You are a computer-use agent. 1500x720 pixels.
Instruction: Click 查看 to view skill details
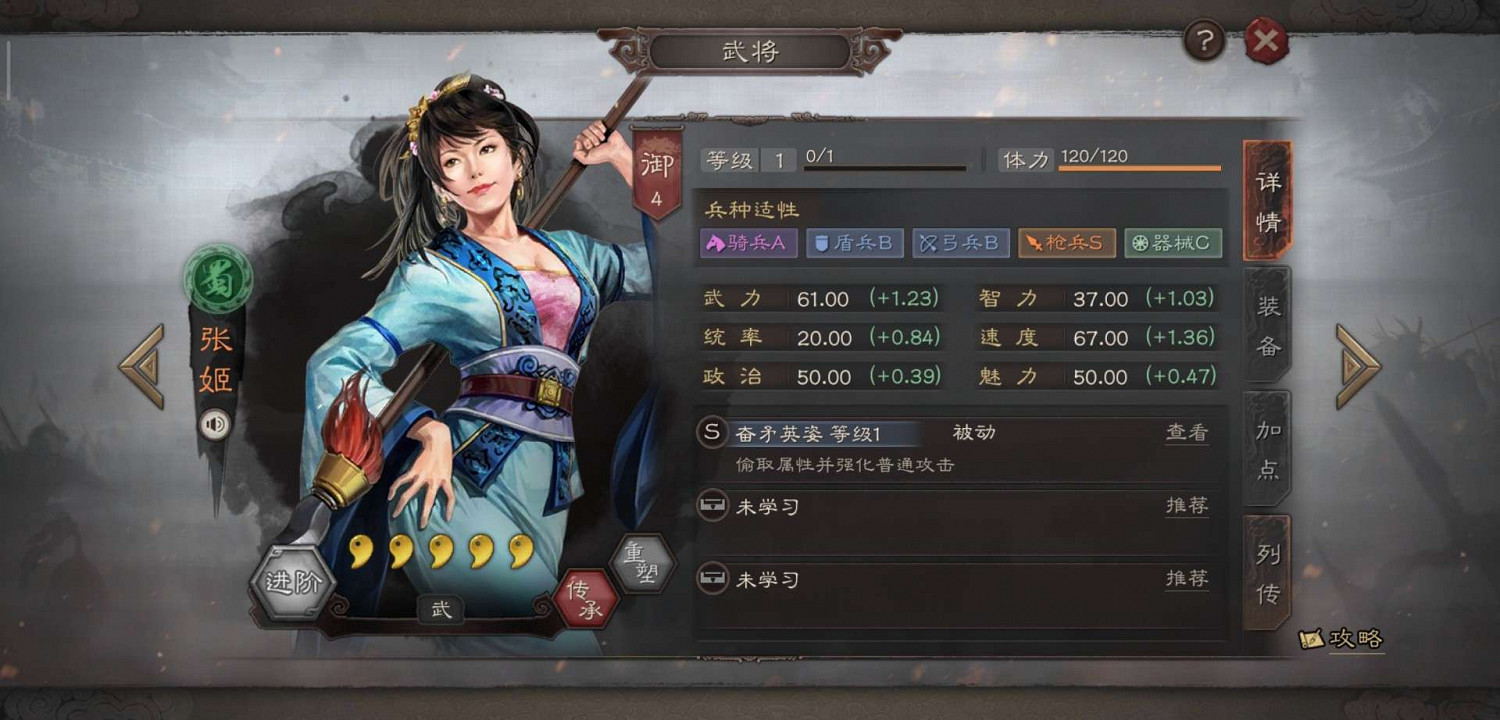[x=1186, y=432]
